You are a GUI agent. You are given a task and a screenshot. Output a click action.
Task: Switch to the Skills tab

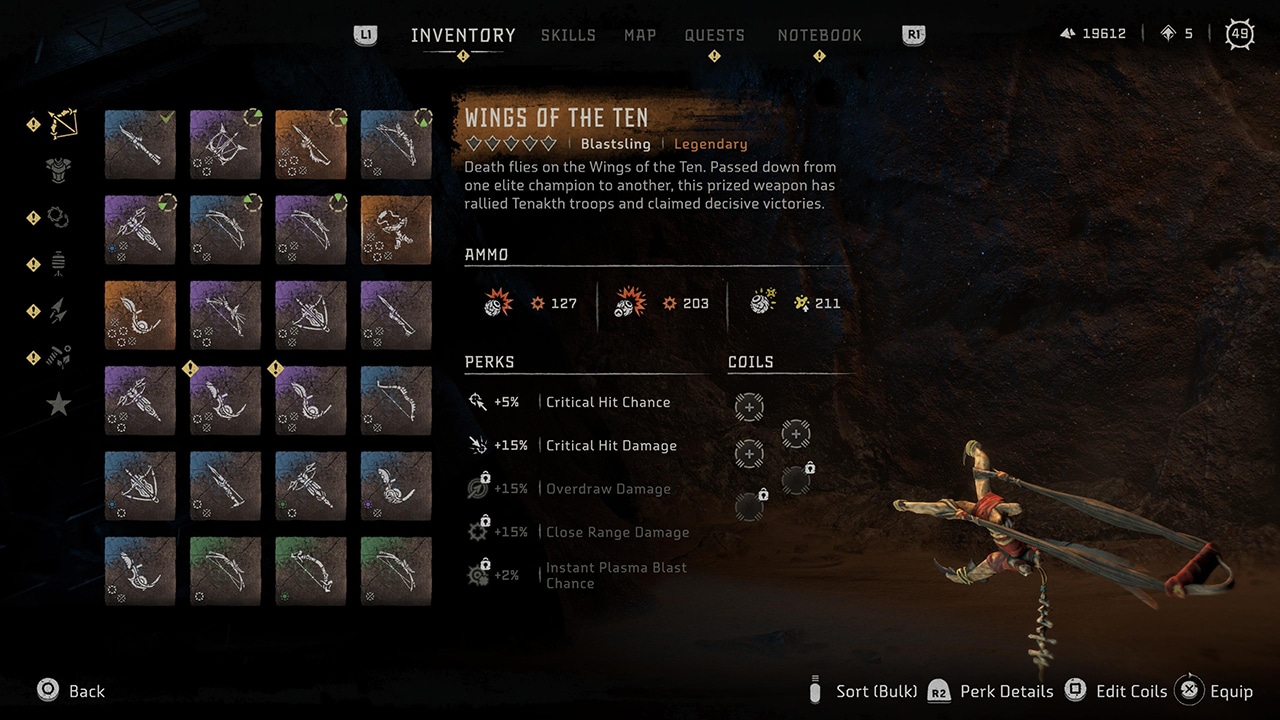click(x=568, y=35)
